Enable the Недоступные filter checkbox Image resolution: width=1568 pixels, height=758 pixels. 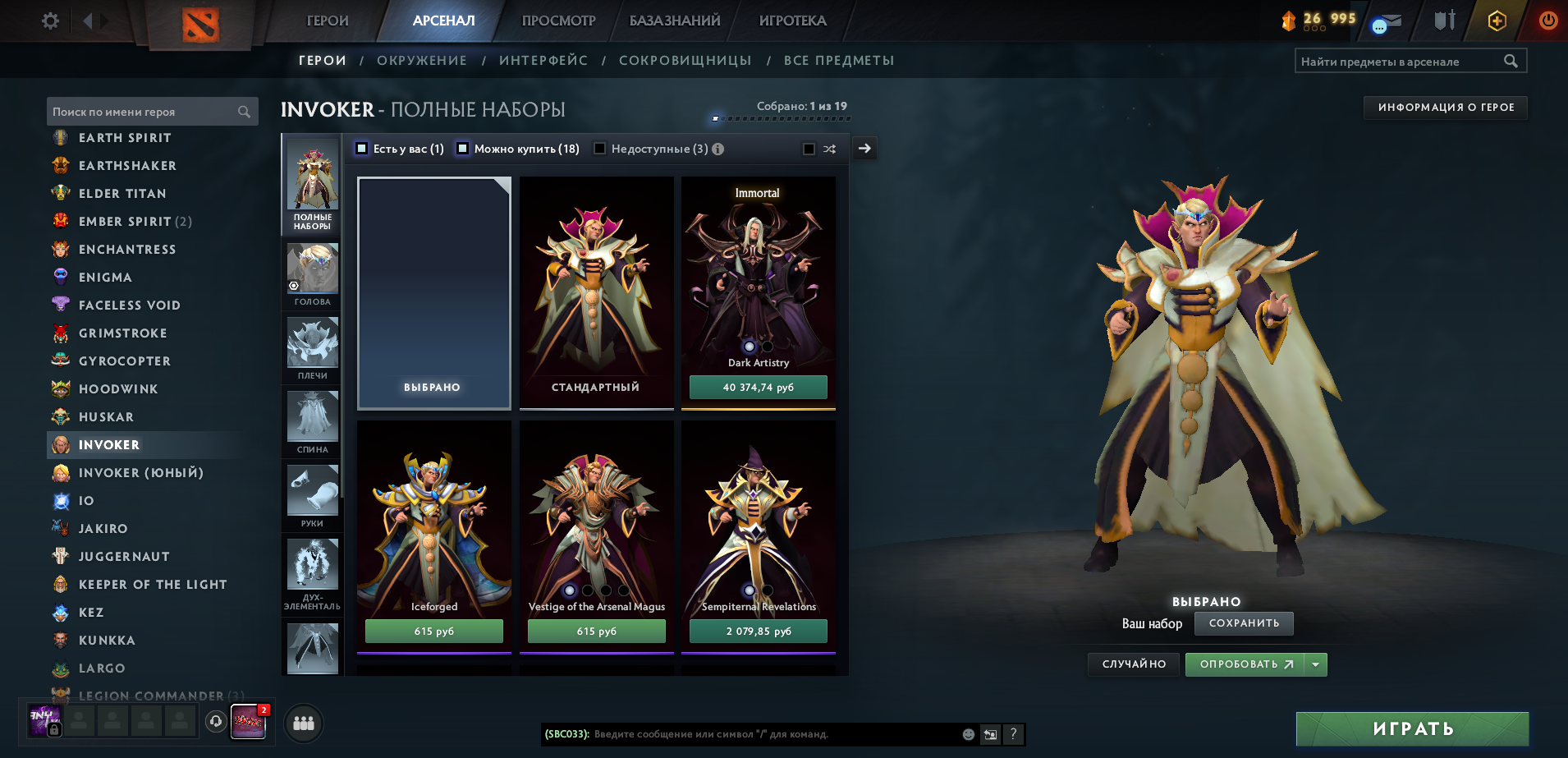pyautogui.click(x=601, y=149)
